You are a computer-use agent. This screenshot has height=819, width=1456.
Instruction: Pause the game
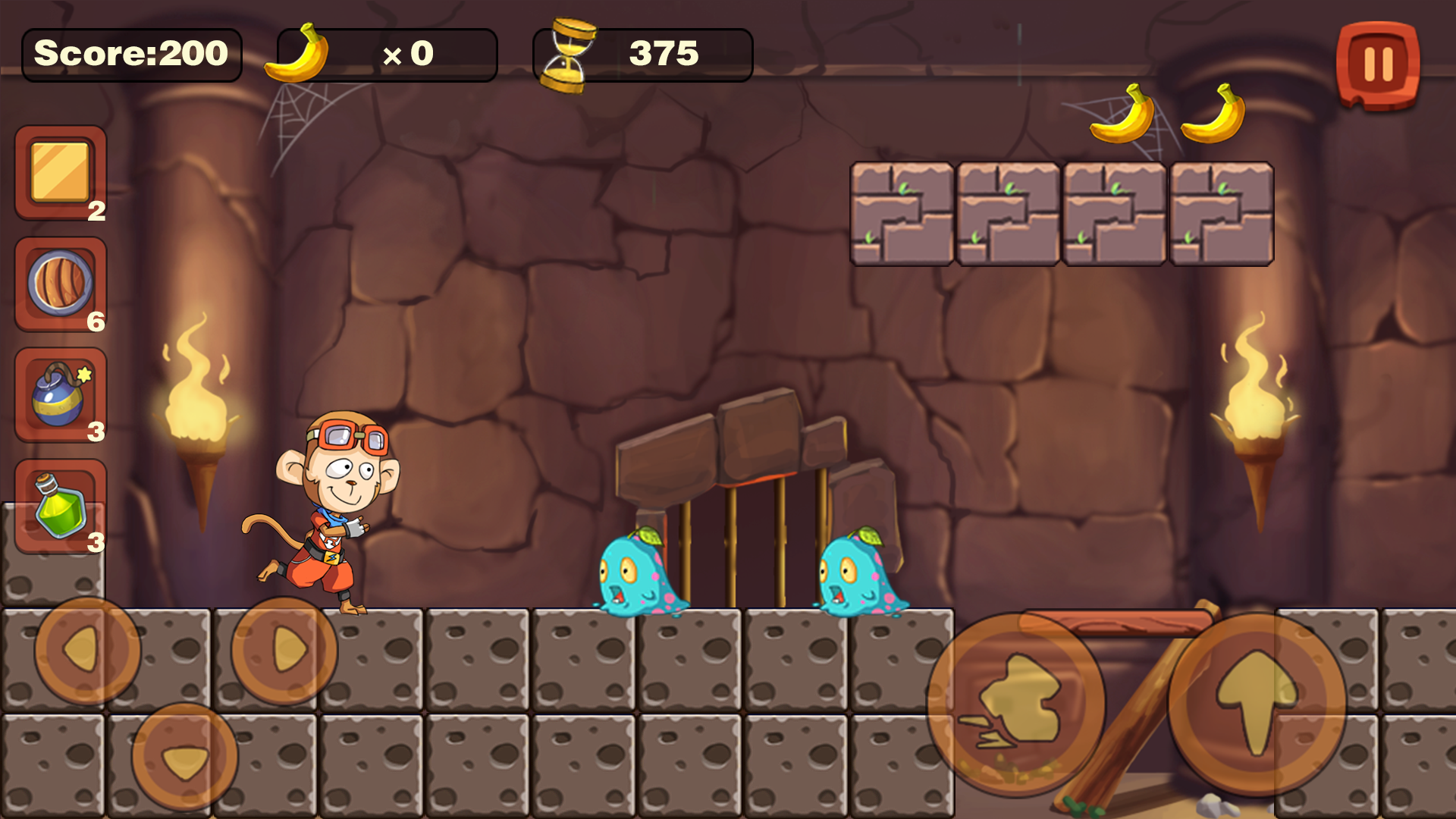pos(1378,63)
